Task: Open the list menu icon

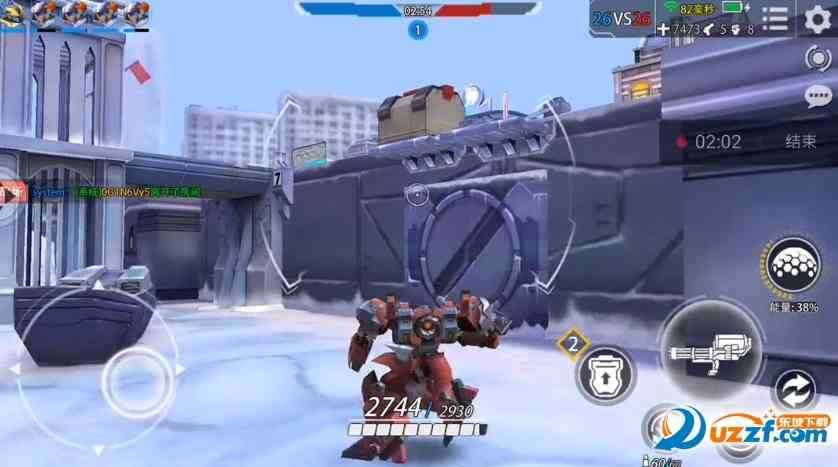Action: coord(775,19)
